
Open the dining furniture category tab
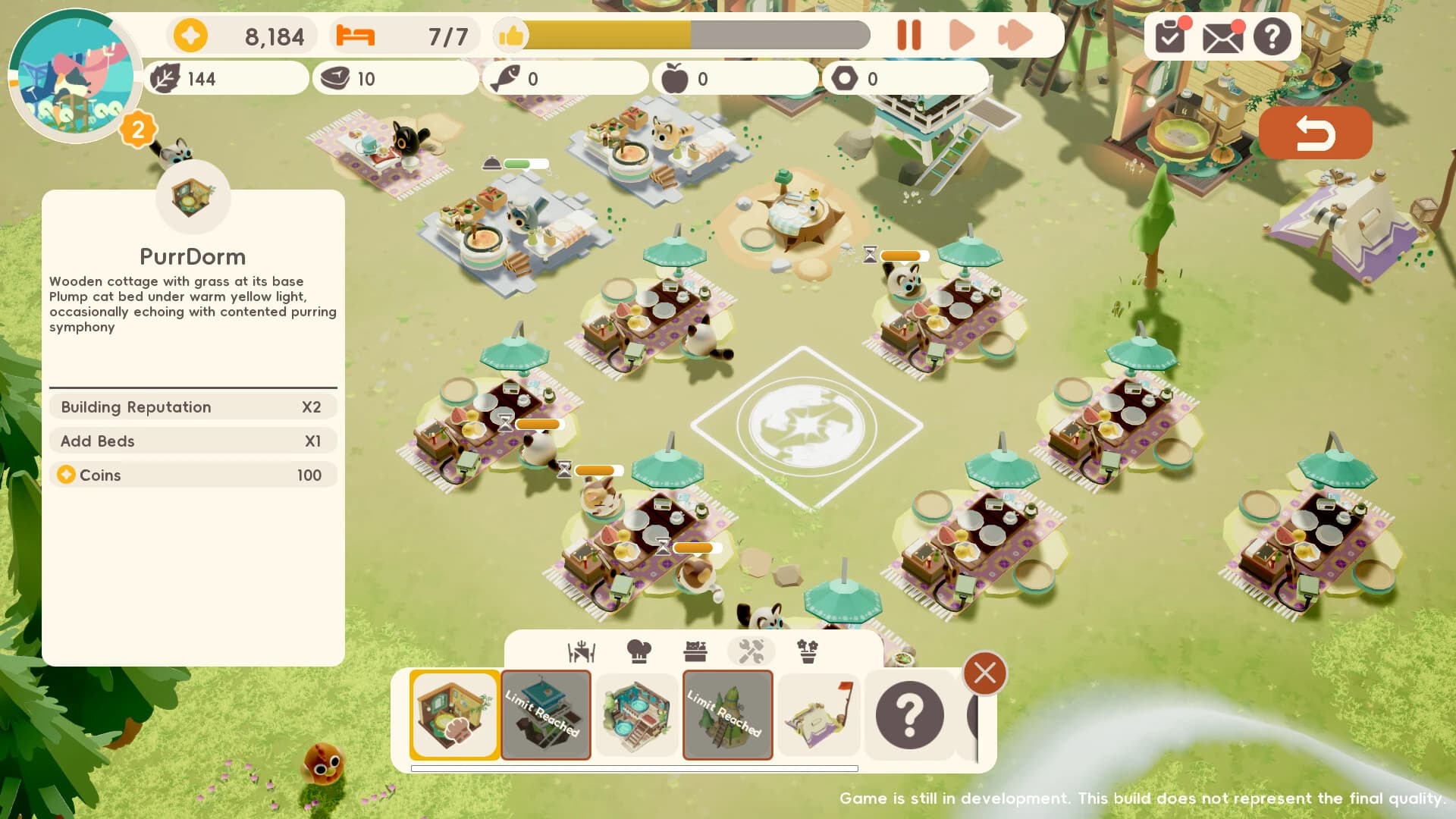point(580,651)
